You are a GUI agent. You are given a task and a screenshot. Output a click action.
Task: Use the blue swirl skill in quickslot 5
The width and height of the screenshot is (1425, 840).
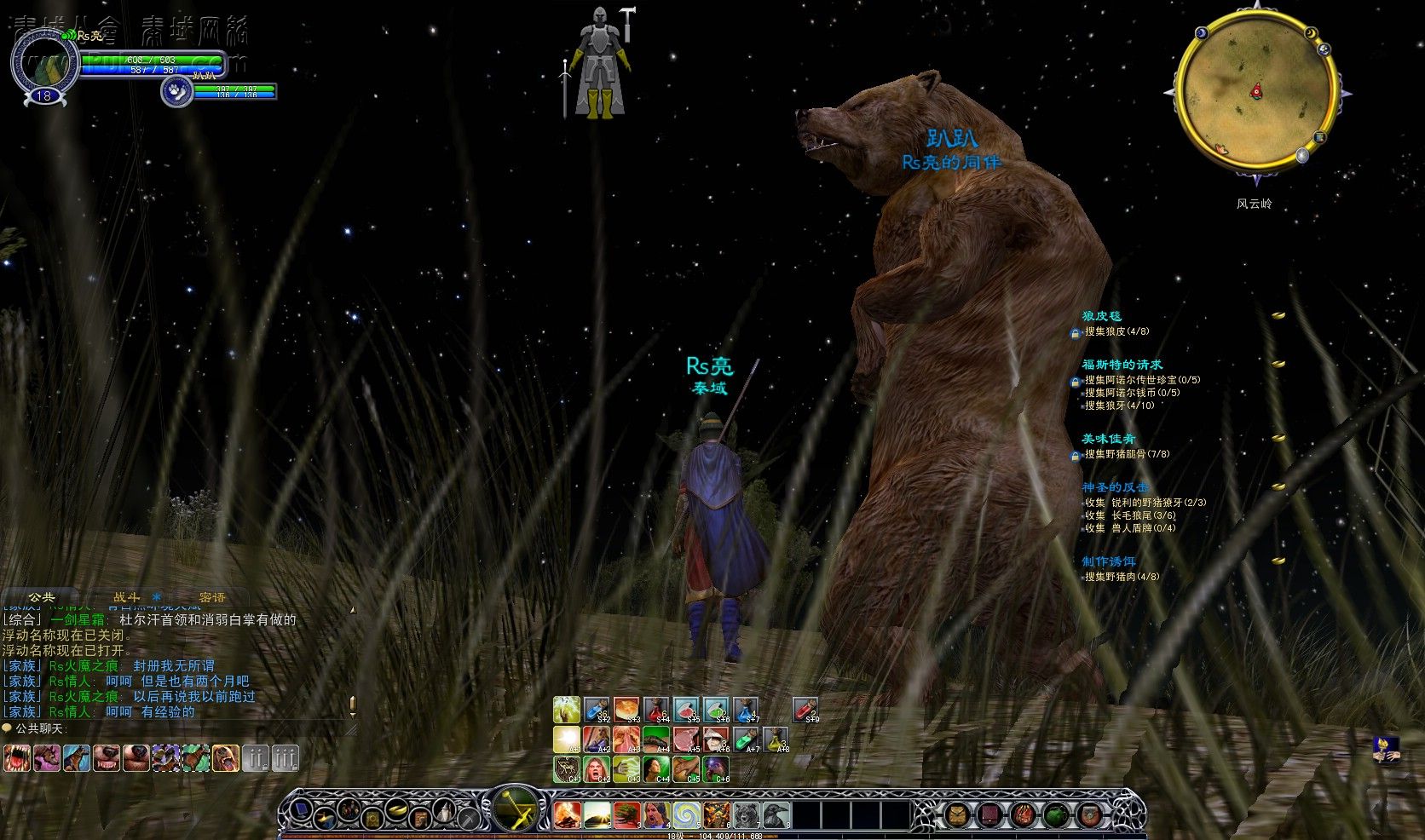click(x=686, y=814)
